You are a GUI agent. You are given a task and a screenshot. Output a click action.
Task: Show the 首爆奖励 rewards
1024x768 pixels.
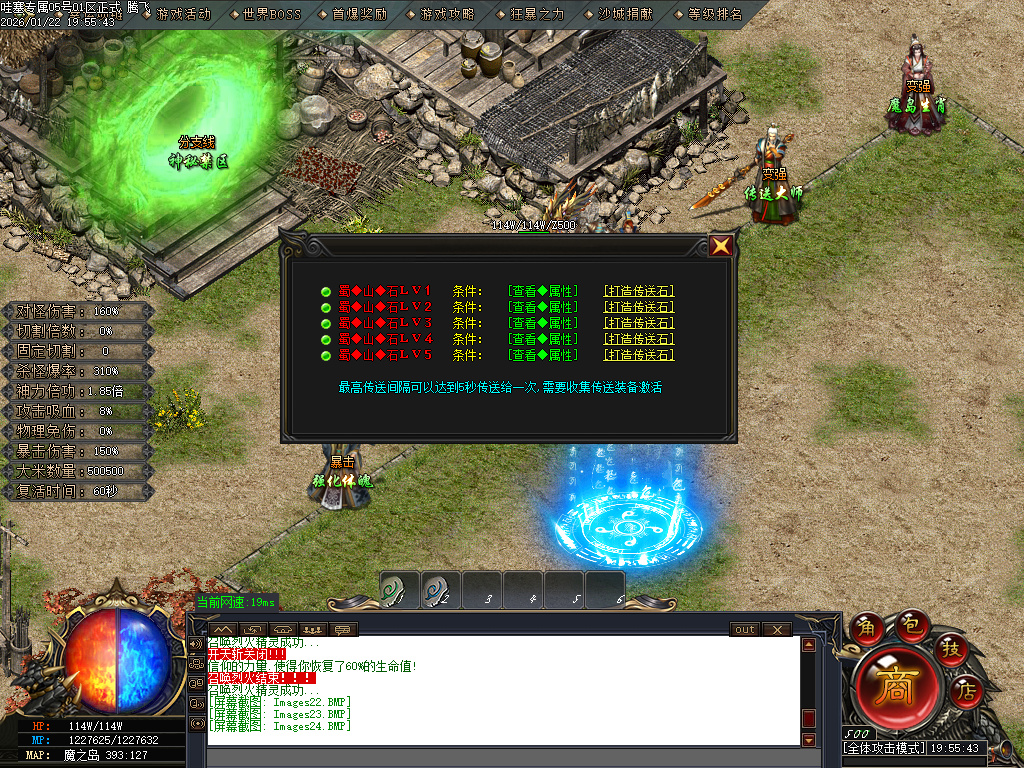tap(354, 14)
